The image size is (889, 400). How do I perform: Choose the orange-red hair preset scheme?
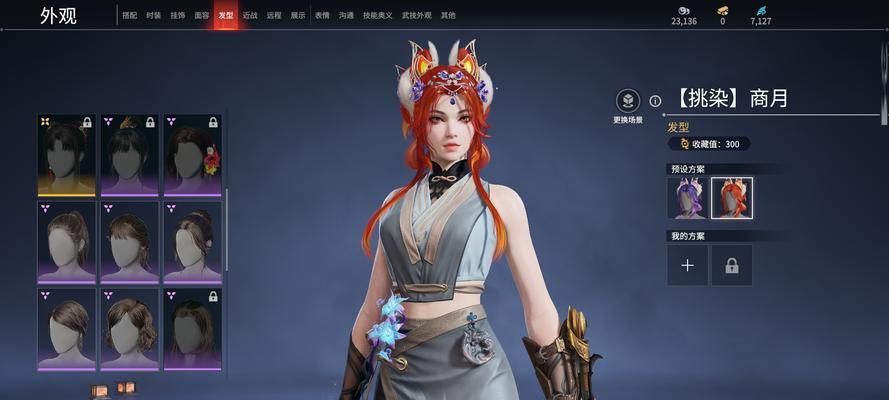click(x=732, y=198)
